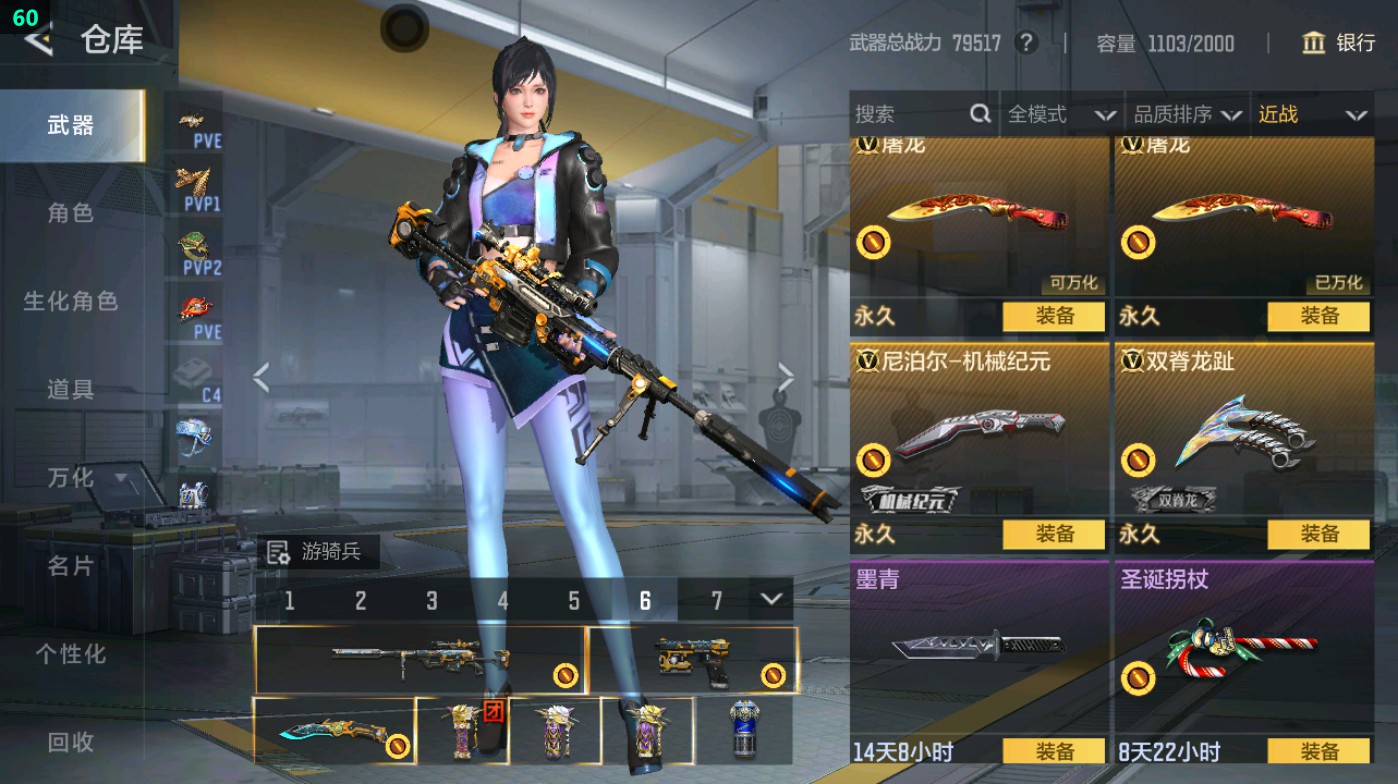Open the 回收 tab

[70, 742]
